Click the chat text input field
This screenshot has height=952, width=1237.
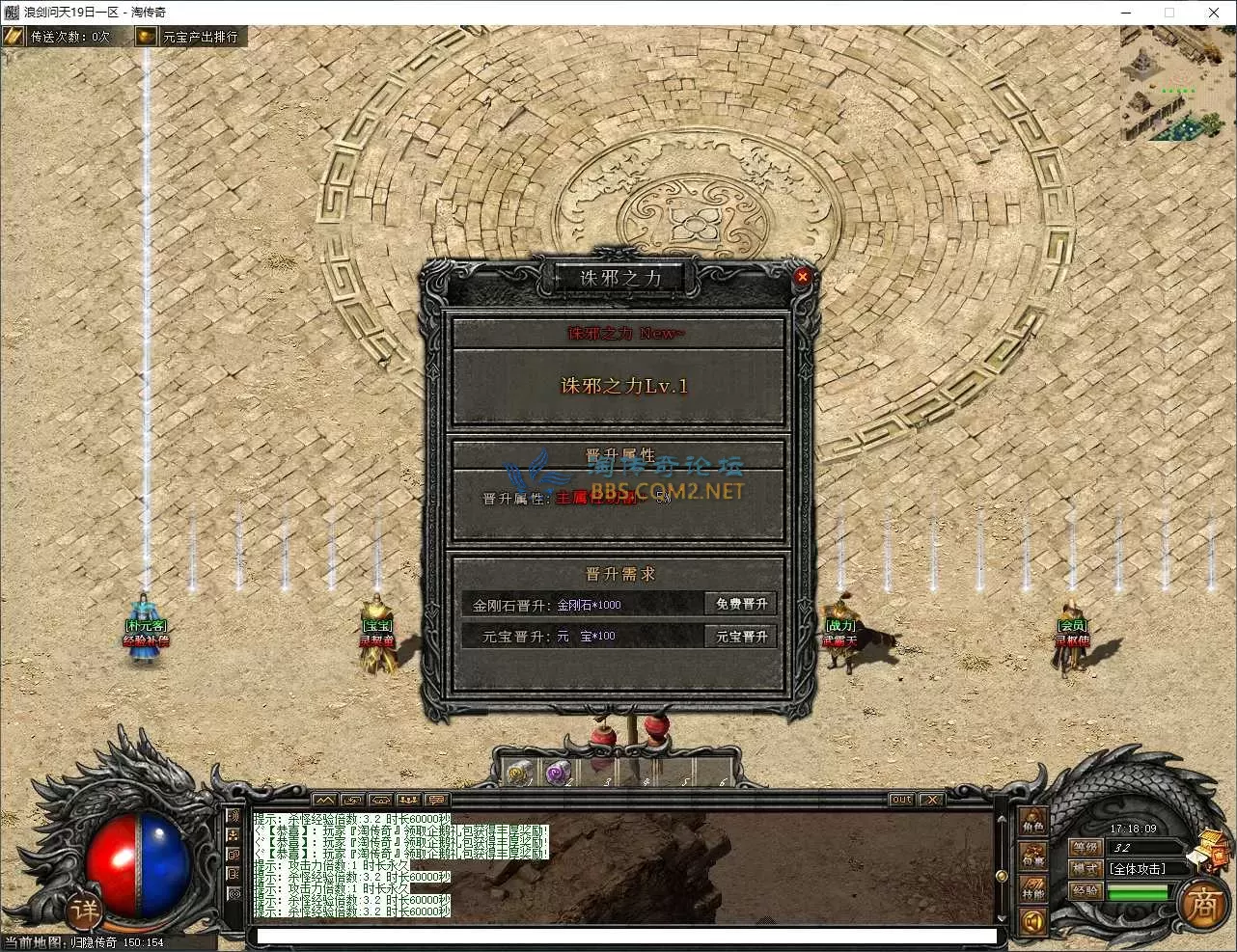(625, 936)
